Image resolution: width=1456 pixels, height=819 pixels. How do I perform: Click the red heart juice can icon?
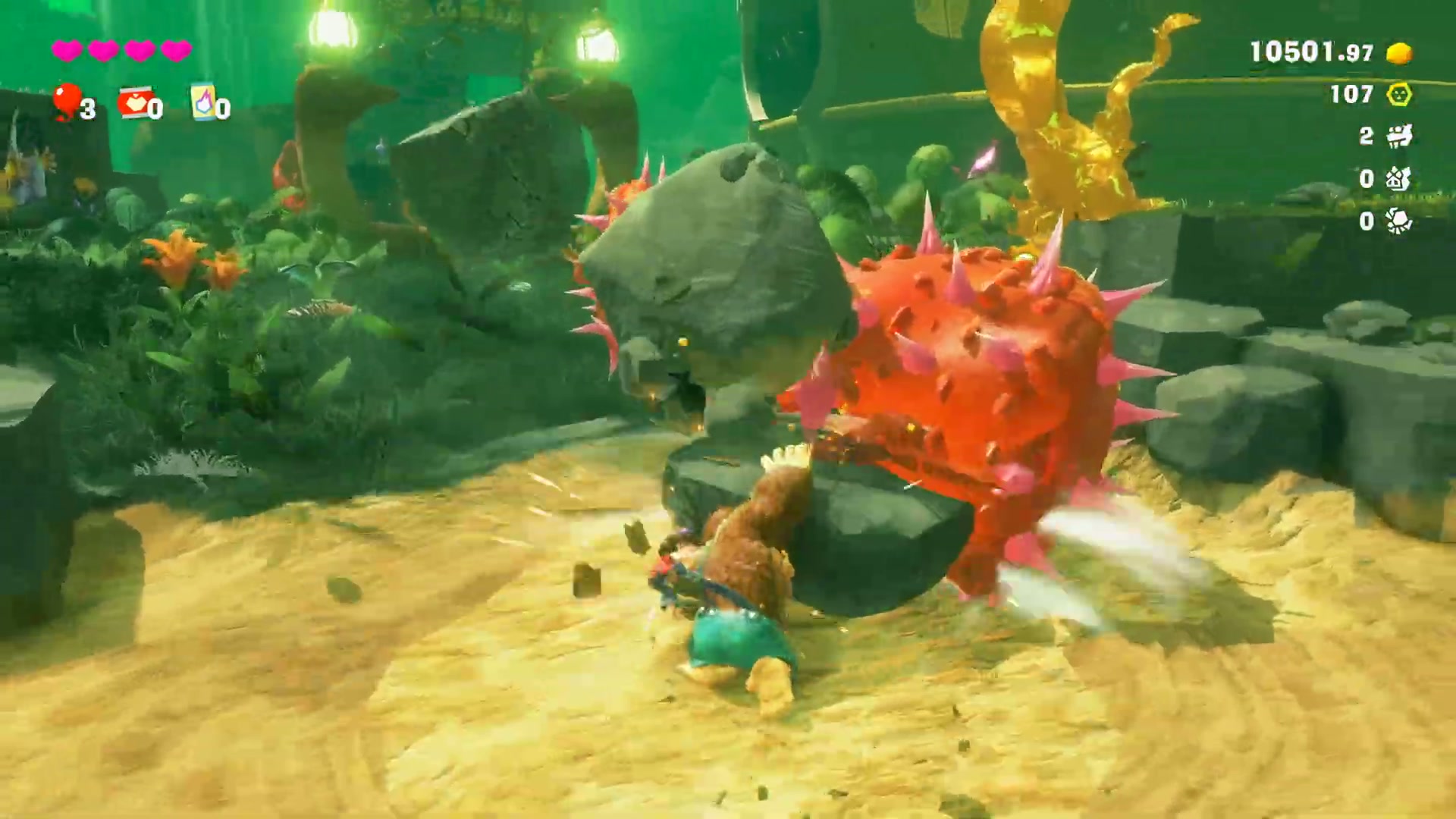134,102
